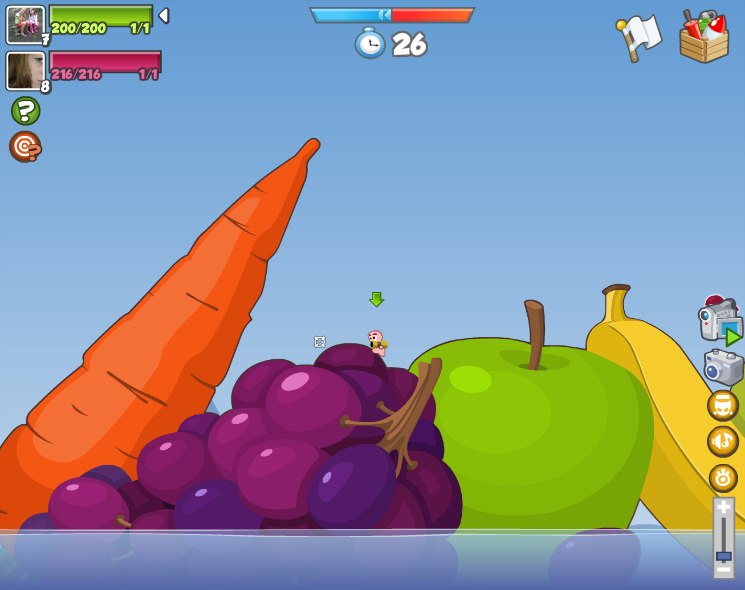Click the round gold button above the music note
The height and width of the screenshot is (590, 745).
[722, 405]
